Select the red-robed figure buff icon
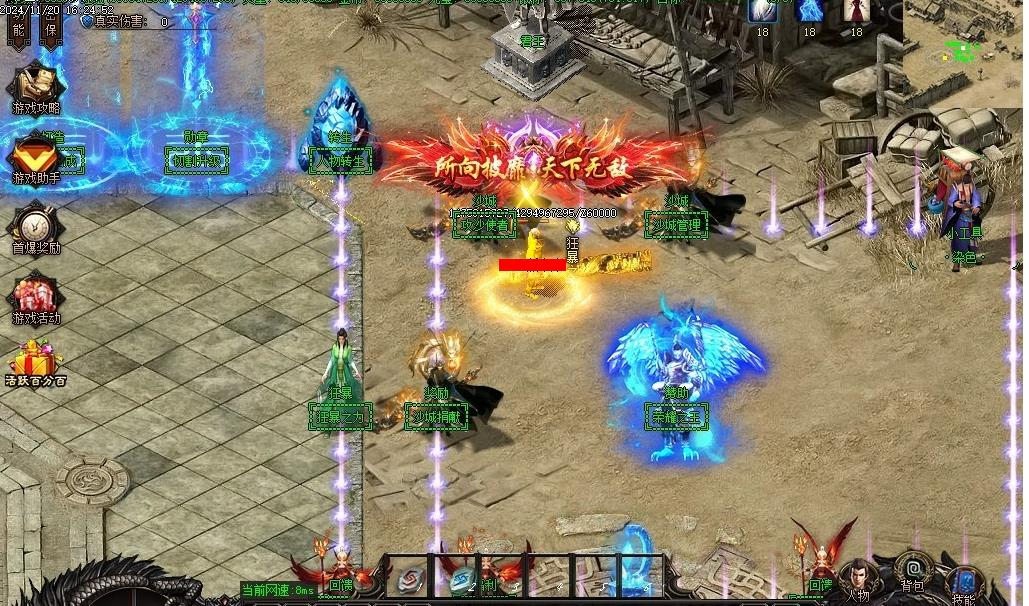The height and width of the screenshot is (606, 1029). (x=856, y=10)
